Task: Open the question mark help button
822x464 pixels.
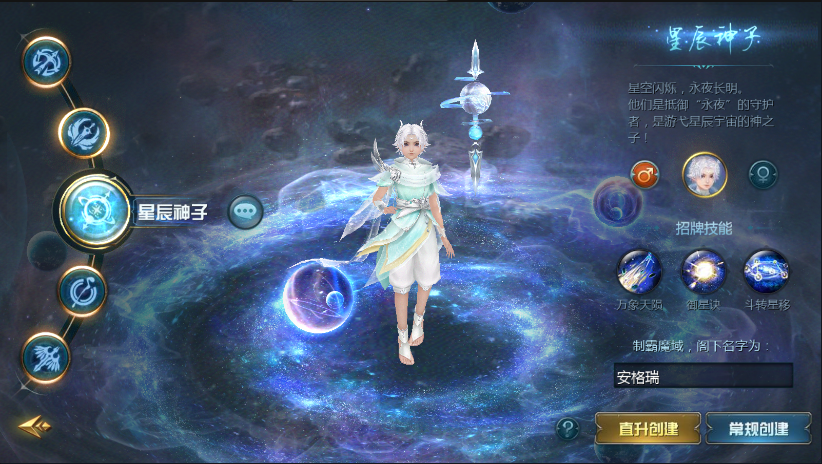Action: coord(568,429)
